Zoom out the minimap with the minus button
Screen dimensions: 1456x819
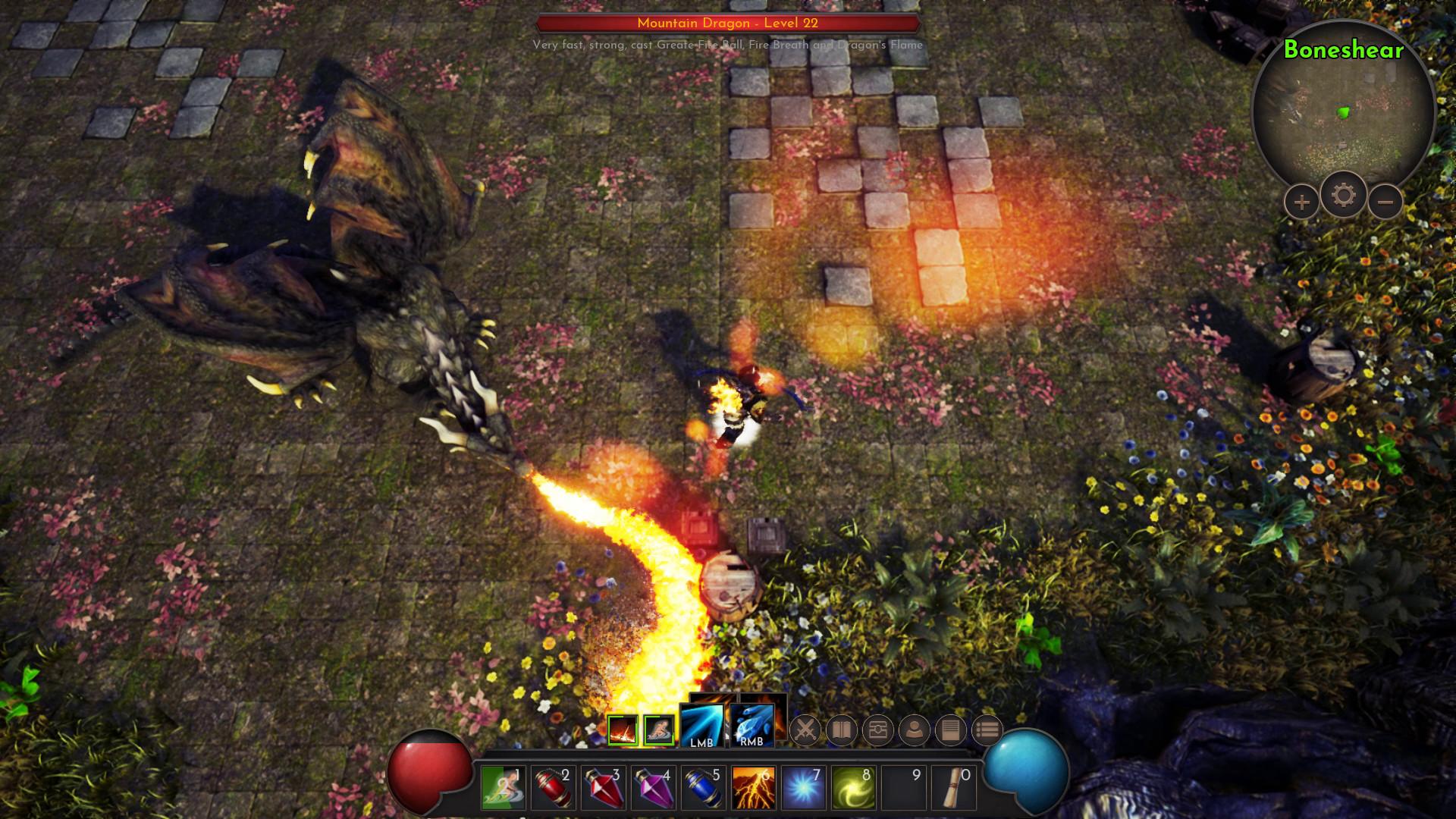1385,202
